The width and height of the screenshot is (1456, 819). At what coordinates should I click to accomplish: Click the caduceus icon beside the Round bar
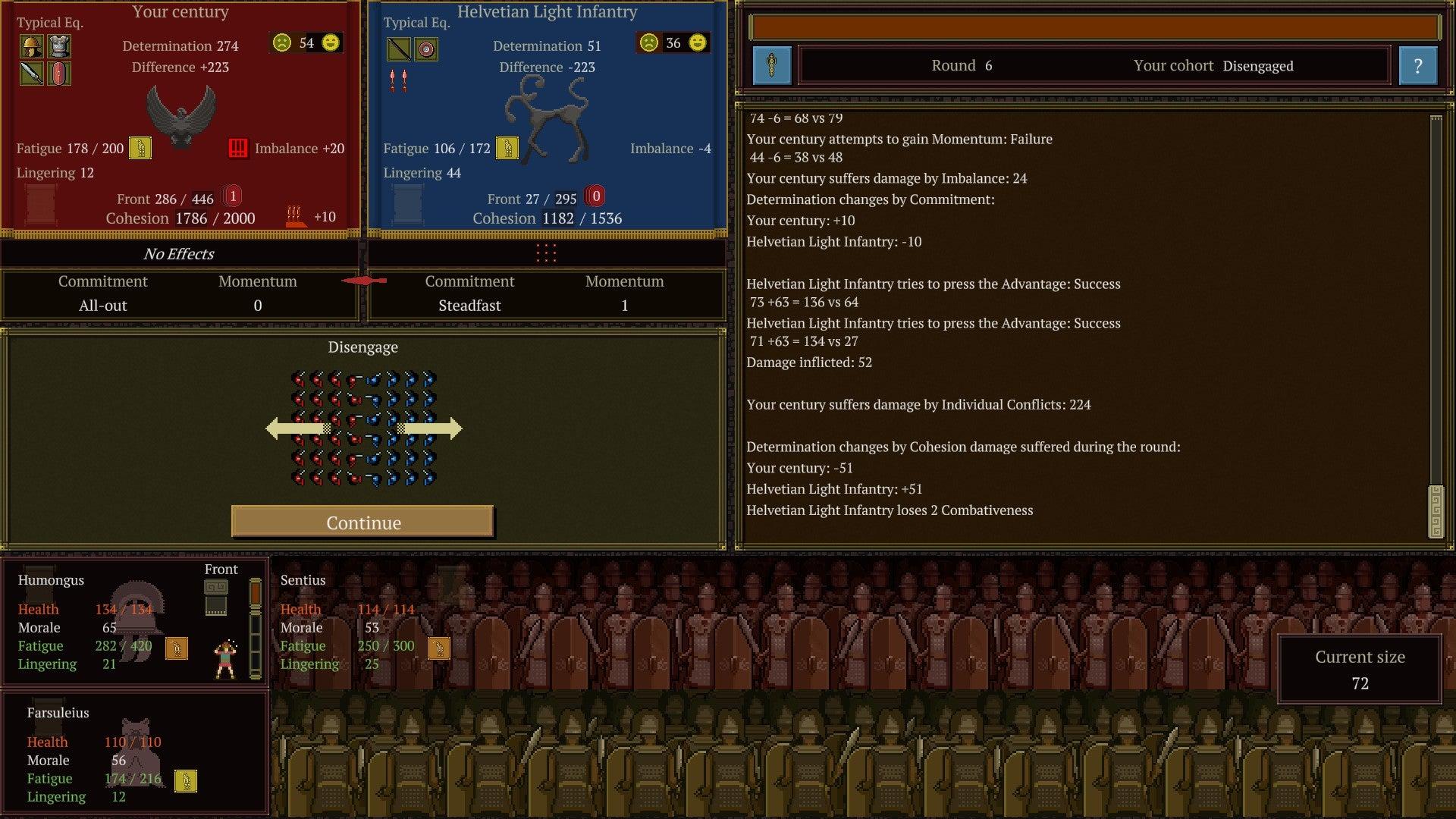773,66
